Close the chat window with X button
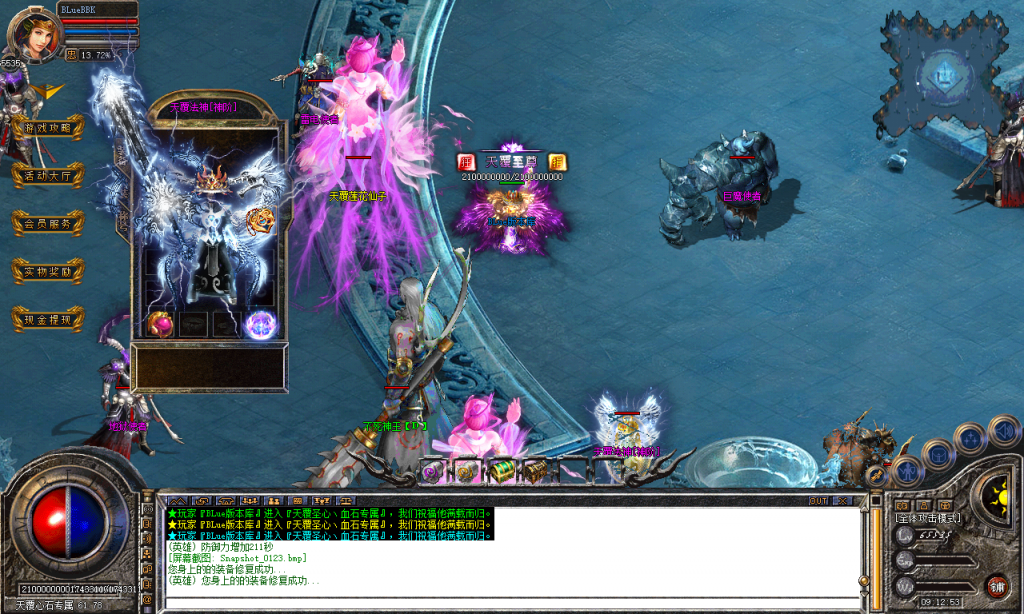The height and width of the screenshot is (614, 1024). coord(842,500)
